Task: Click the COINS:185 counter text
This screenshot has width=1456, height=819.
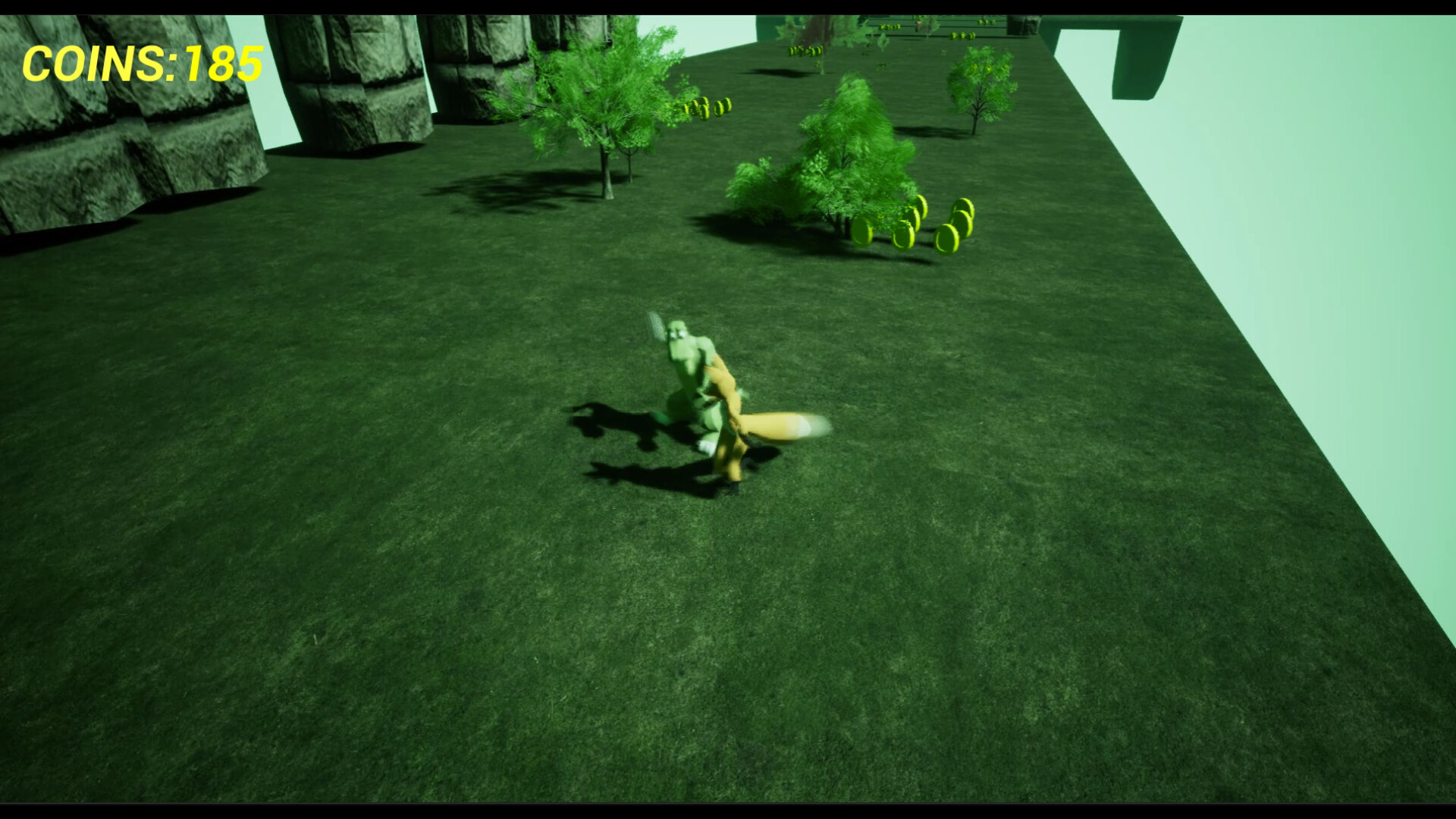Action: 140,64
